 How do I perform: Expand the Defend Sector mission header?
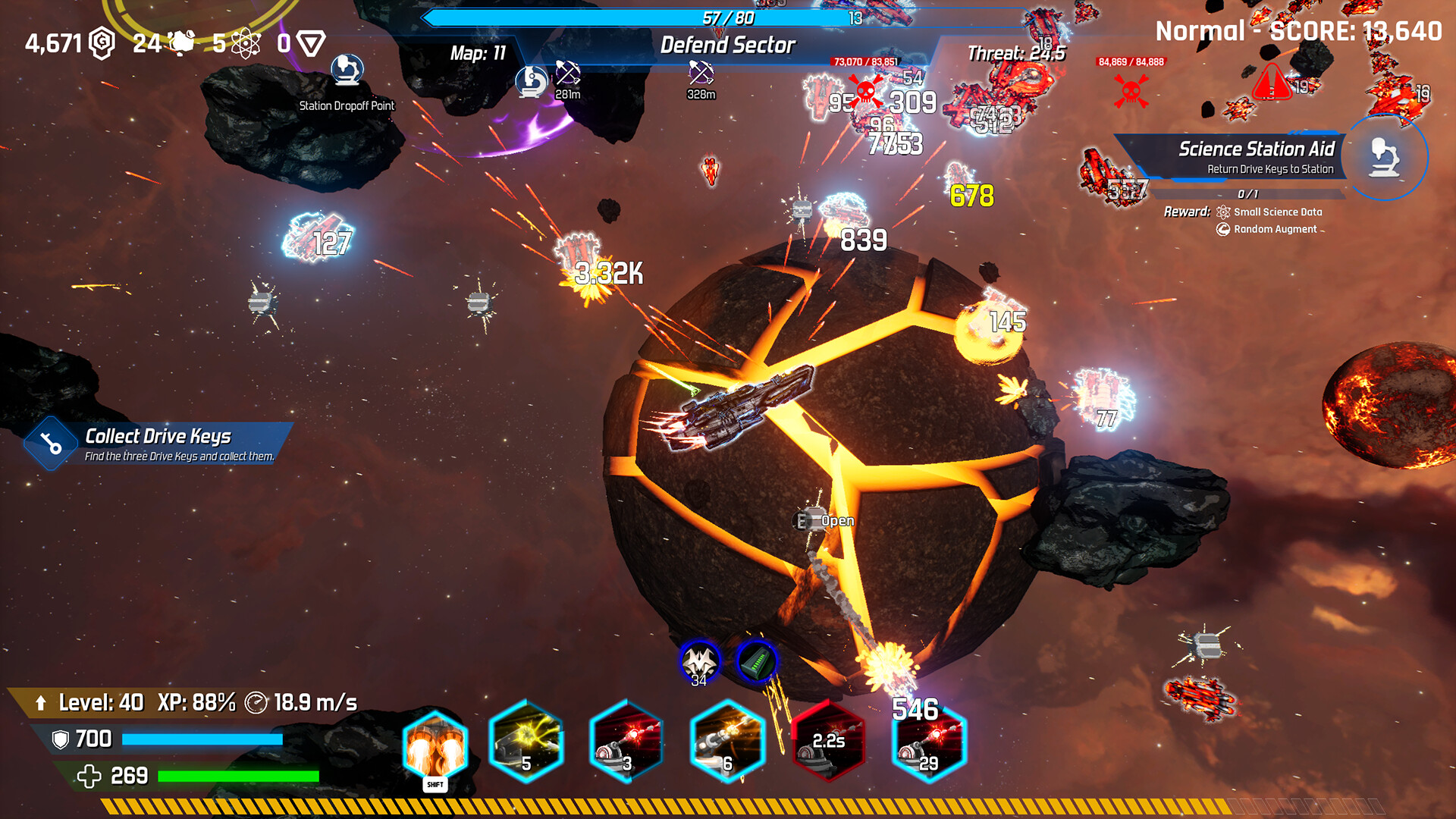tap(730, 45)
